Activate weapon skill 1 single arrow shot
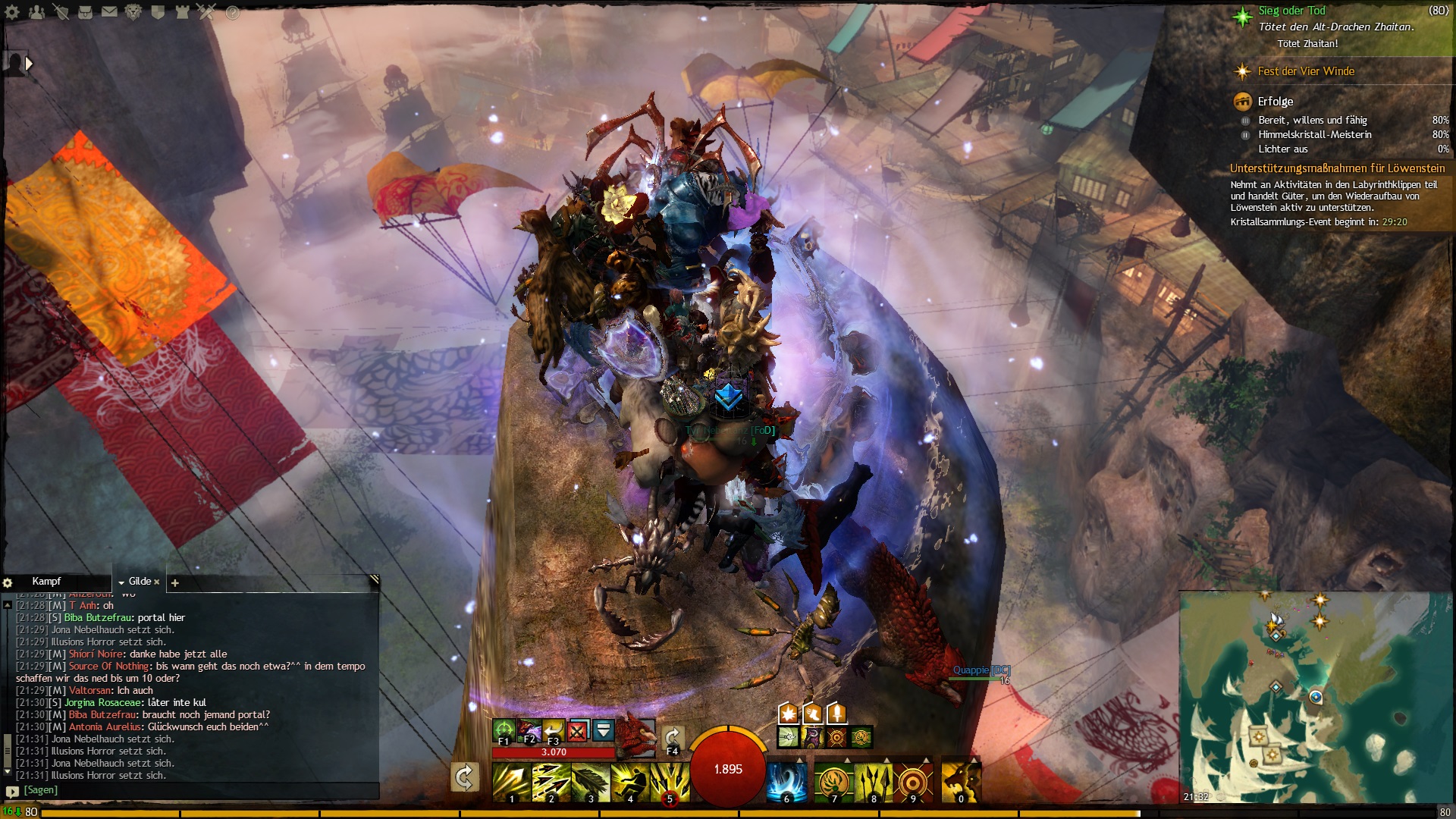Screen dimensions: 1456x819 (511, 783)
